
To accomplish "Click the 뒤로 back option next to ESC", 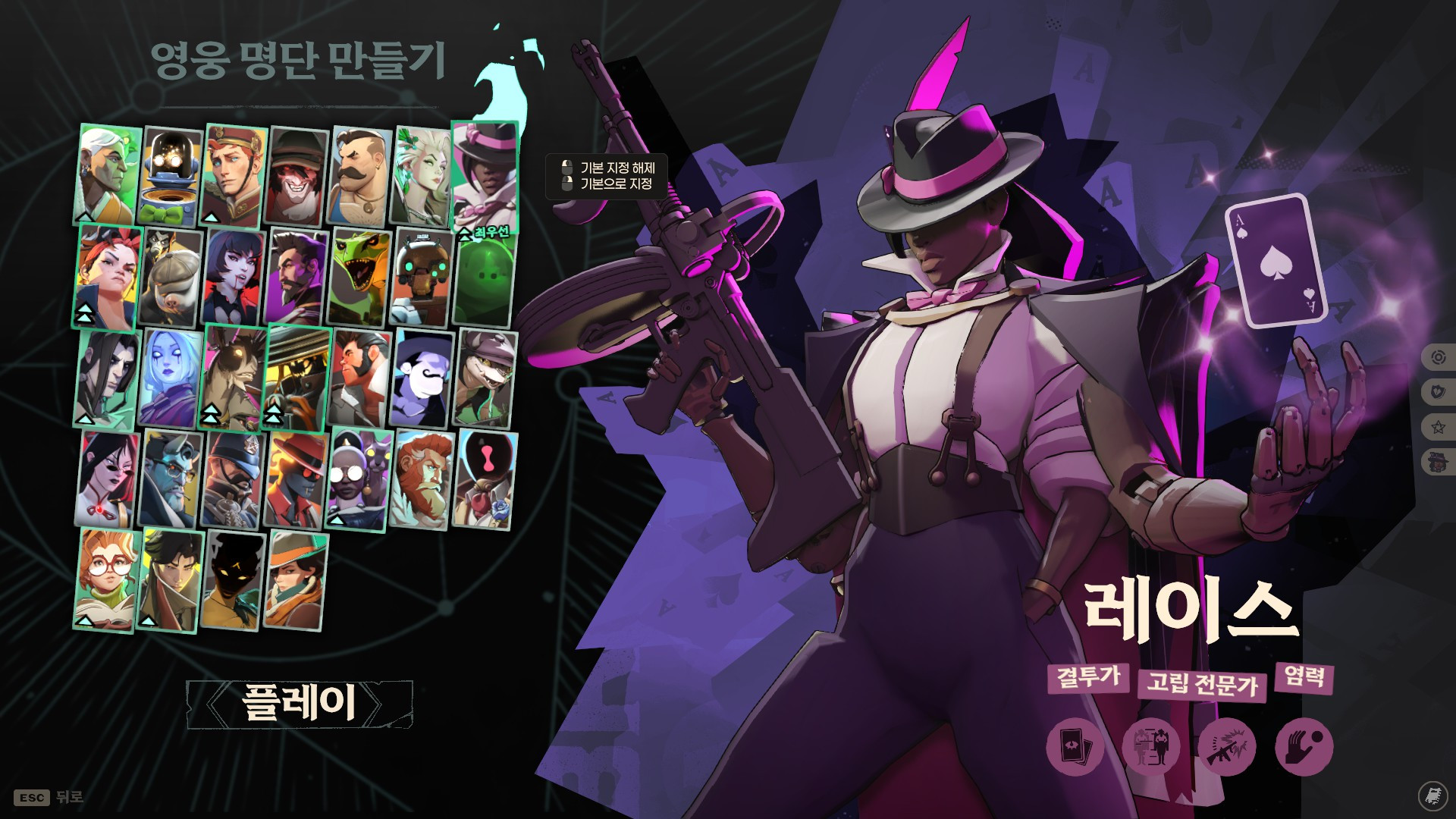I will pyautogui.click(x=70, y=797).
